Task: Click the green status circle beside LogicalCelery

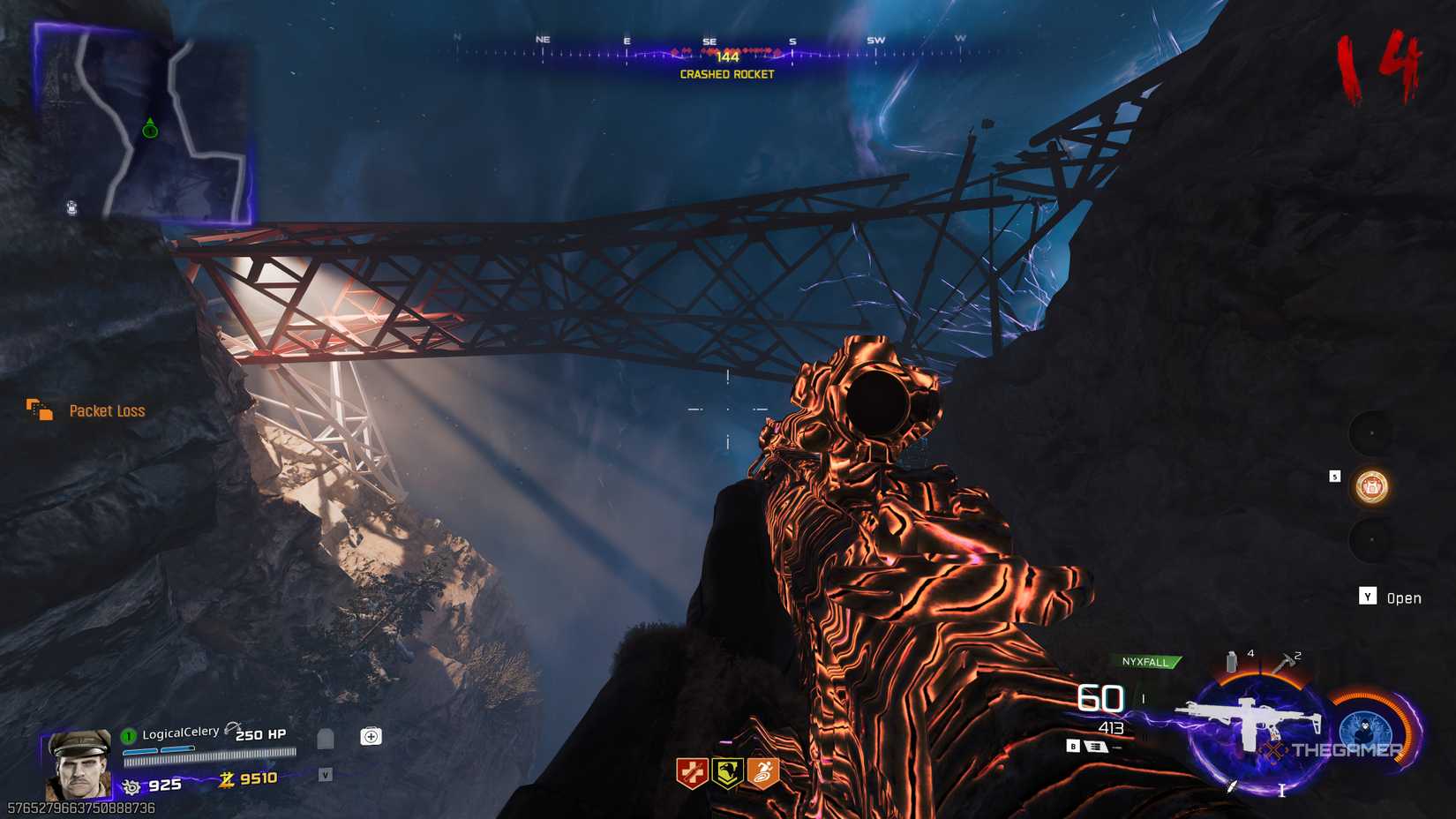Action: (129, 735)
